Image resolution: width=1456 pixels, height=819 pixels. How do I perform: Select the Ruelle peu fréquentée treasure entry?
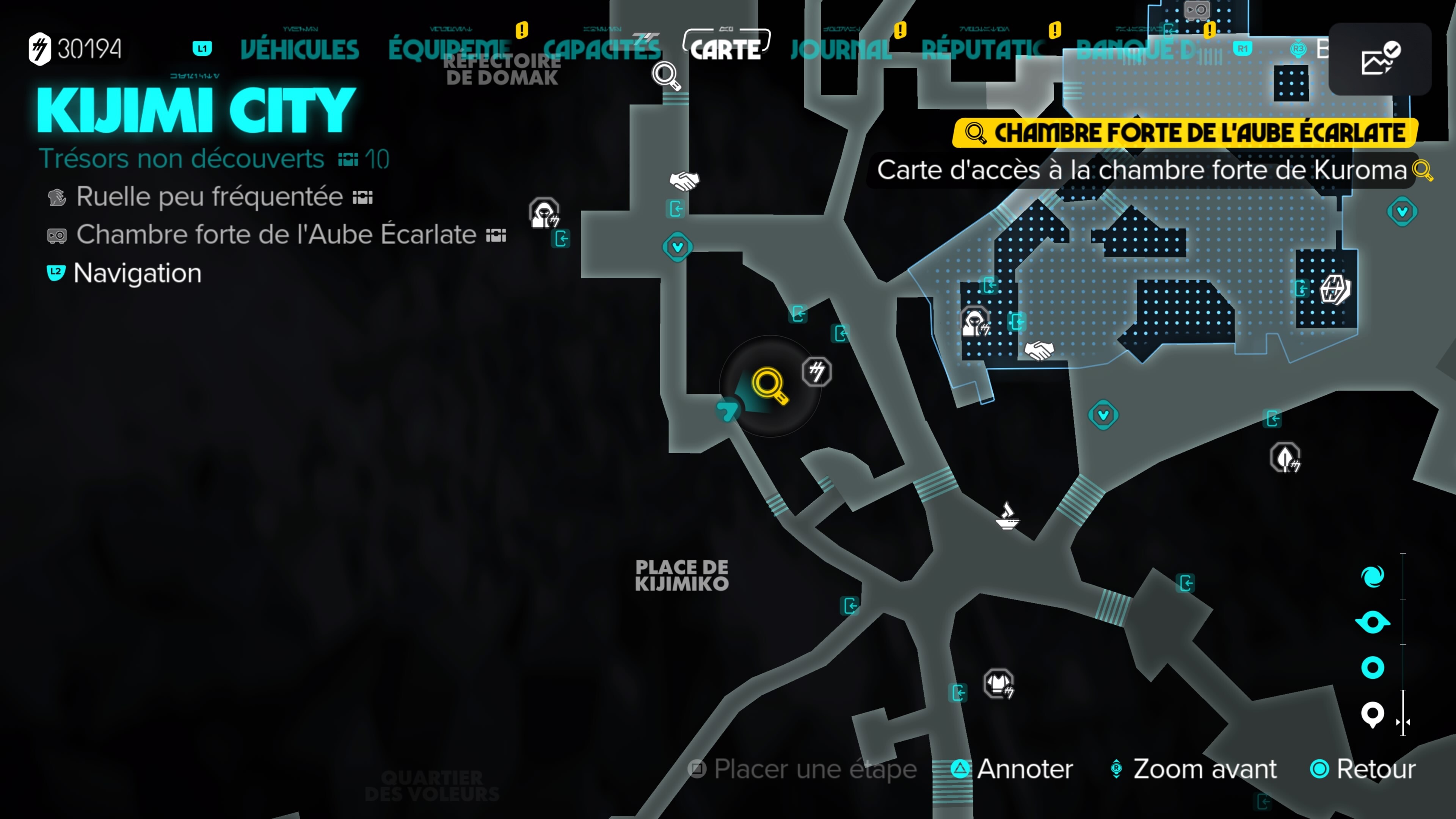click(x=210, y=197)
